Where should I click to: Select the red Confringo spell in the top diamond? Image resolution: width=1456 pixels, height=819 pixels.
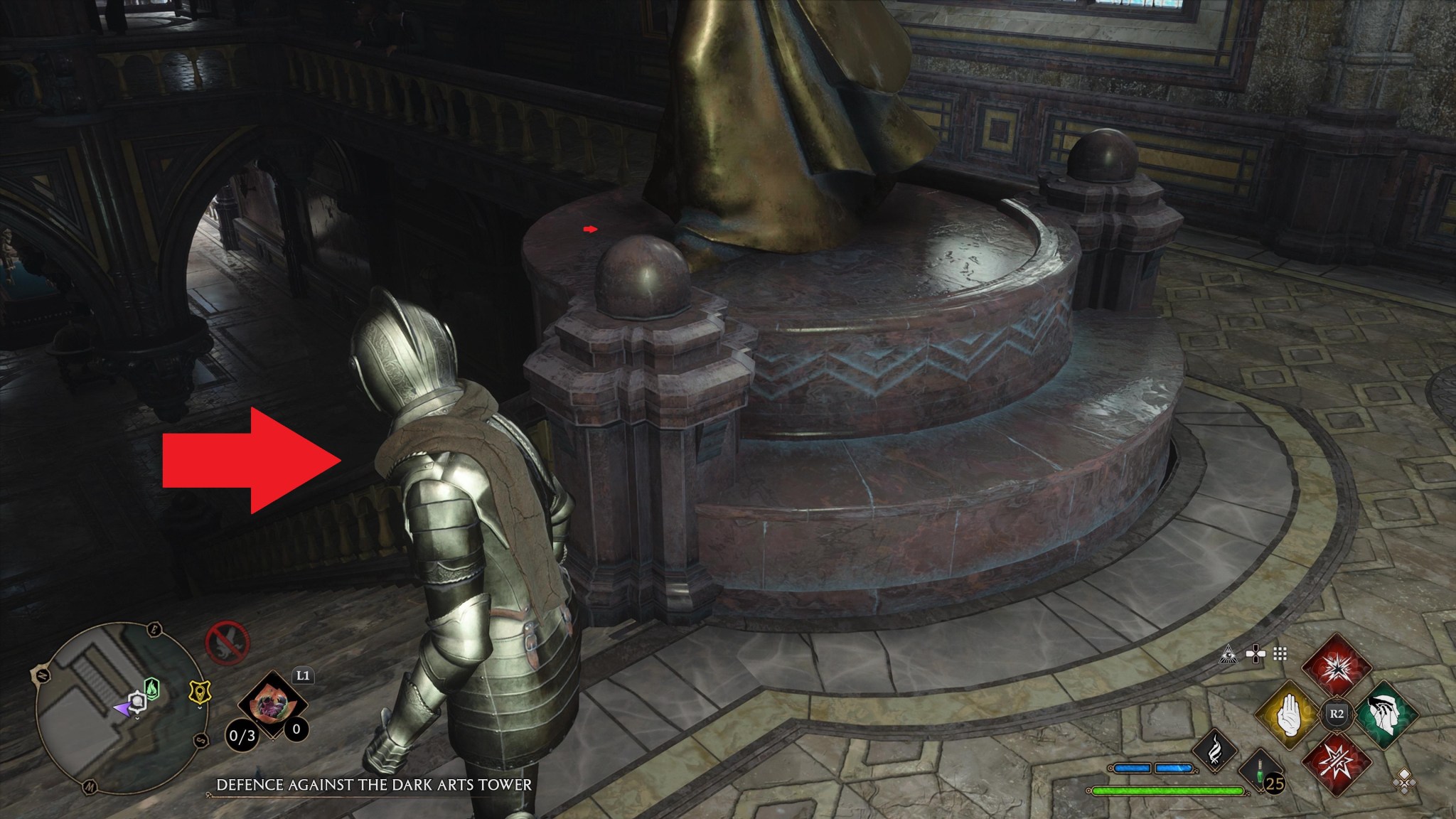click(1337, 668)
